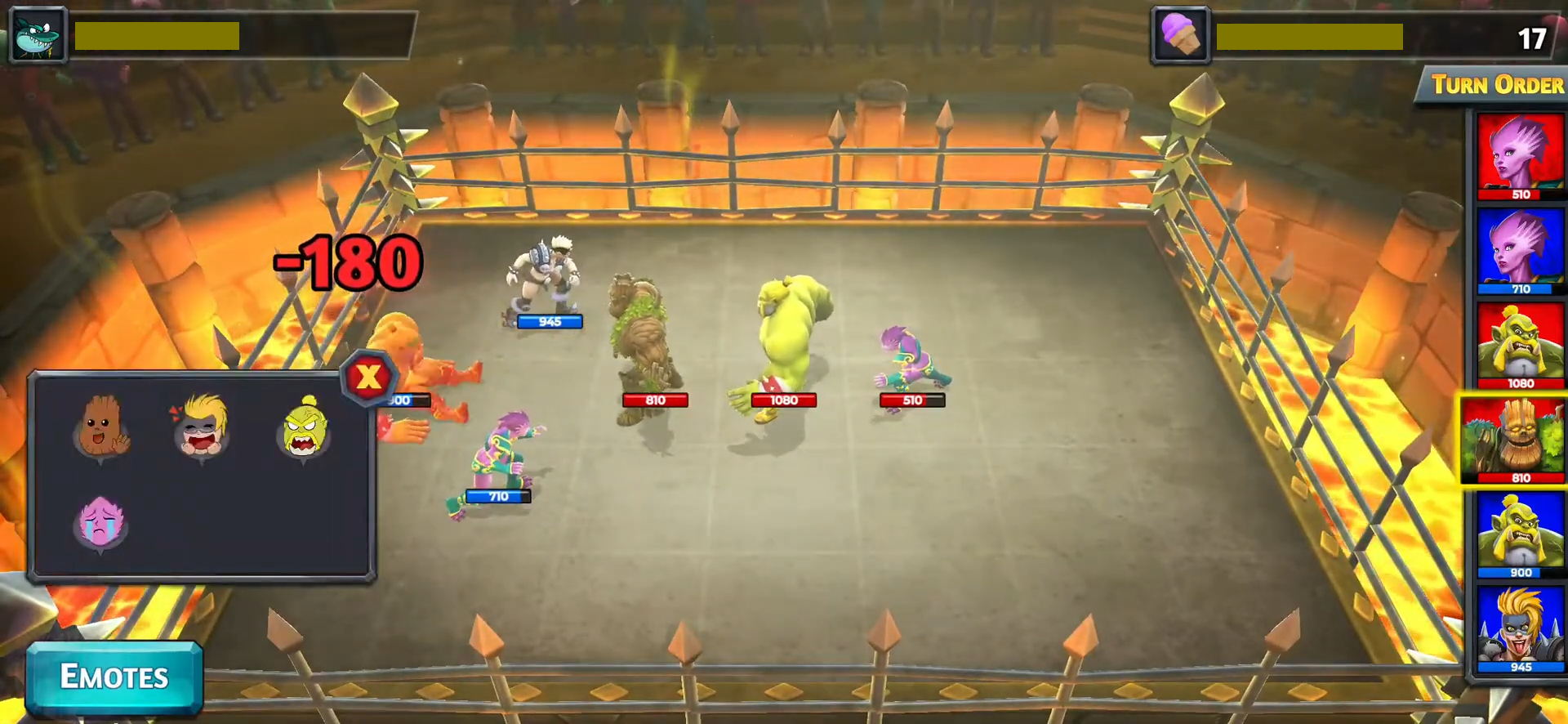The width and height of the screenshot is (1568, 724).
Task: Select the shark player avatar
Action: [x=38, y=35]
